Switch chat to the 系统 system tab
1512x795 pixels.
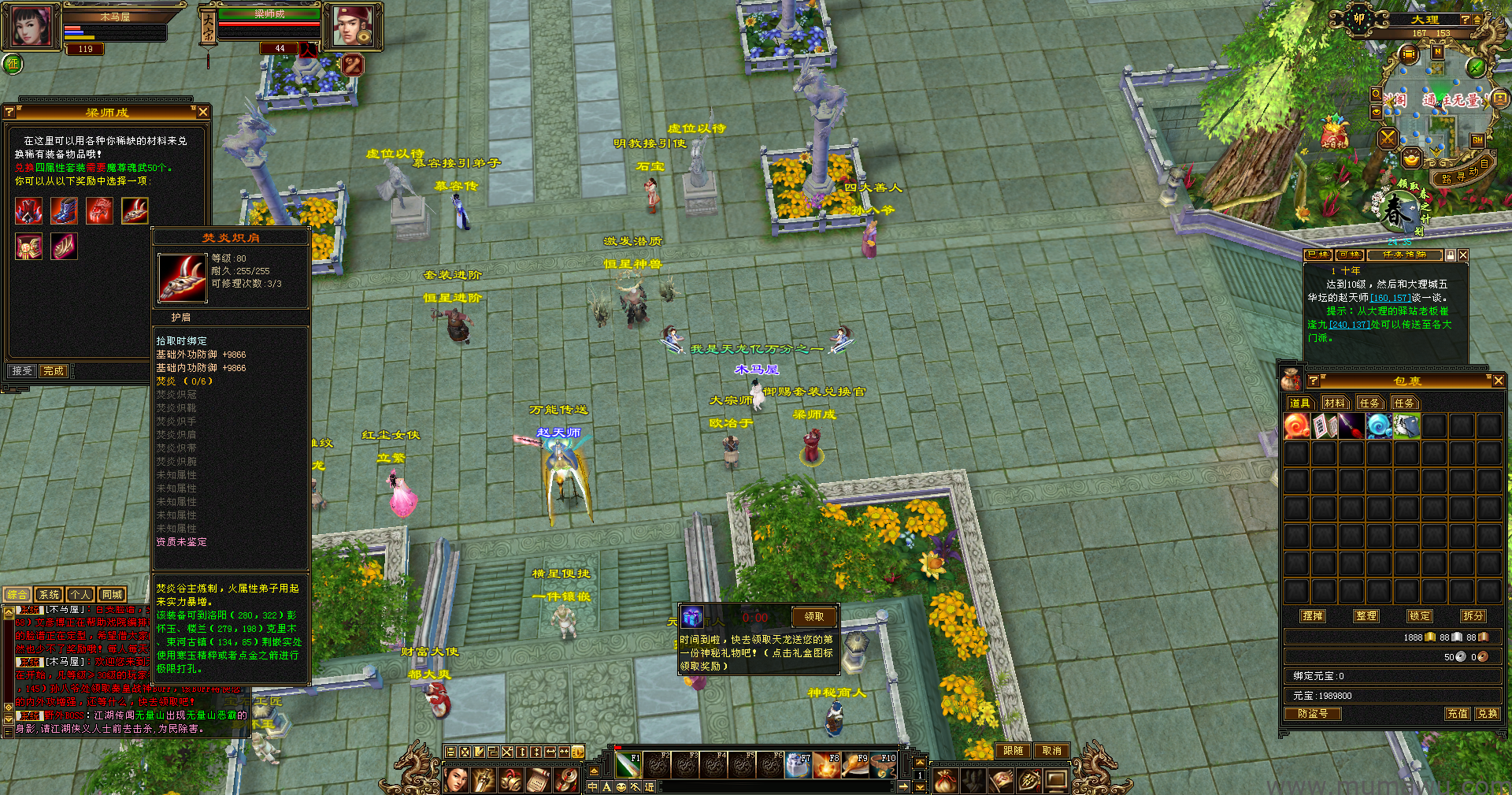click(49, 594)
